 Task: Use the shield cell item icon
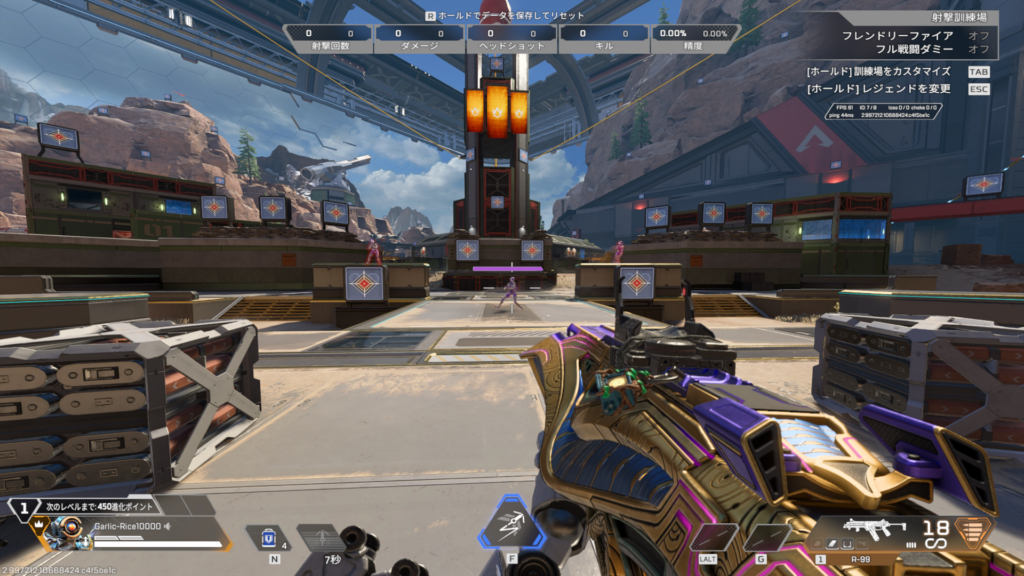(x=268, y=537)
